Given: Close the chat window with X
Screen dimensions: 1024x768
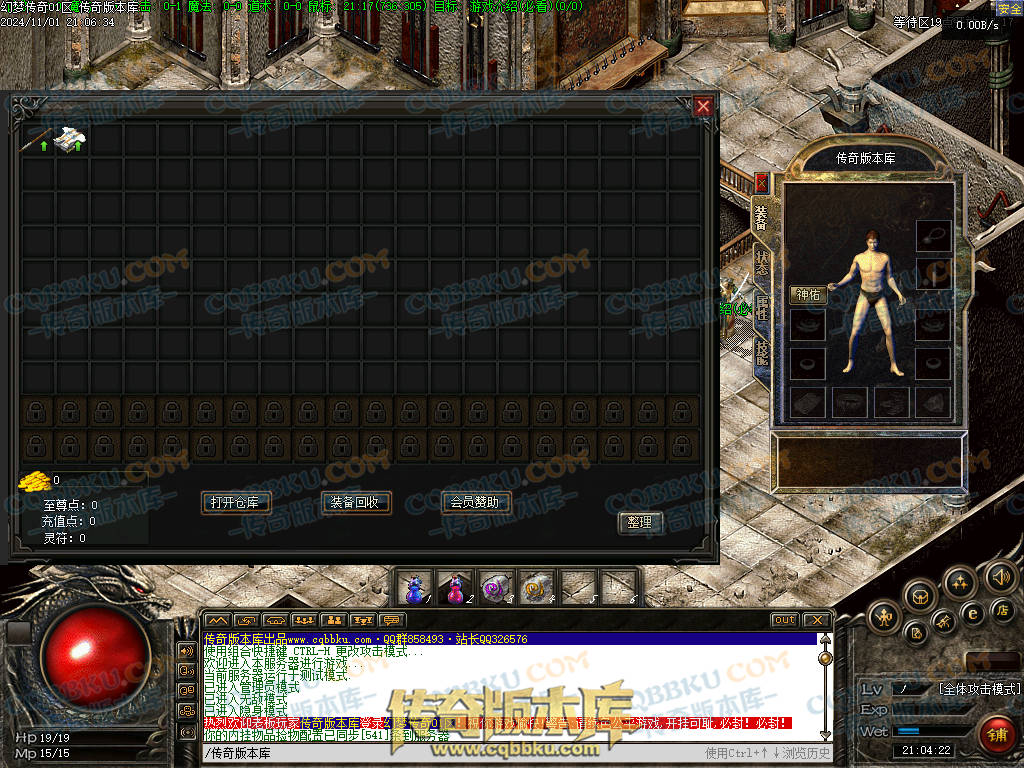Looking at the screenshot, I should [x=817, y=620].
